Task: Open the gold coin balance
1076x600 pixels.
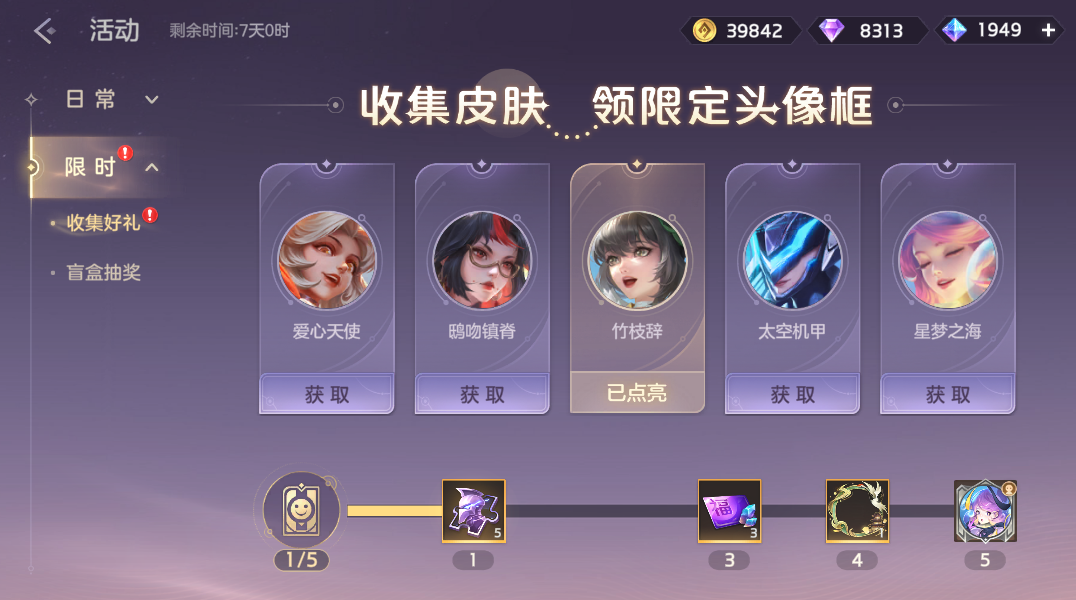Action: pos(740,30)
